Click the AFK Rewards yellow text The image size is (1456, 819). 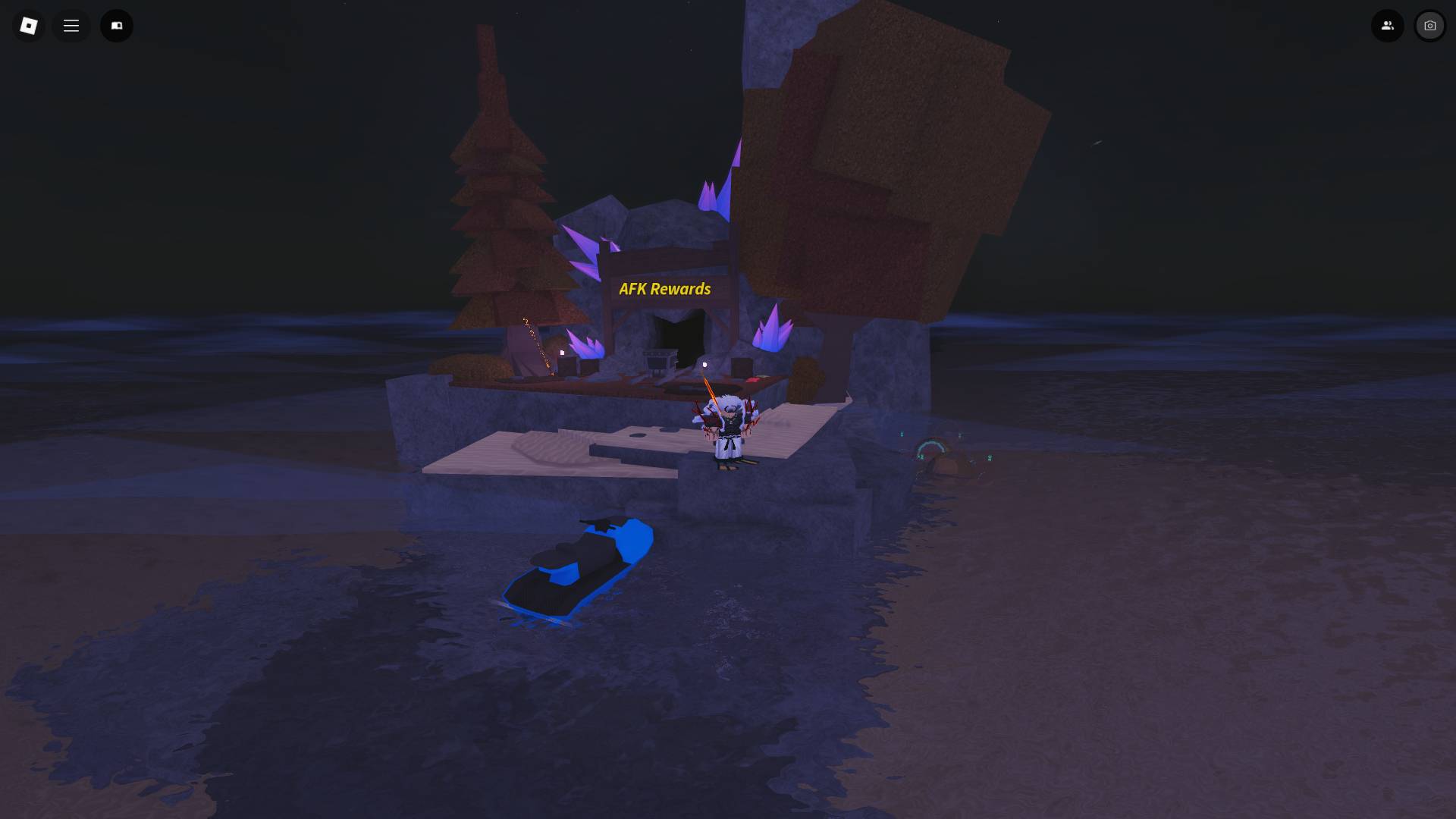(665, 289)
